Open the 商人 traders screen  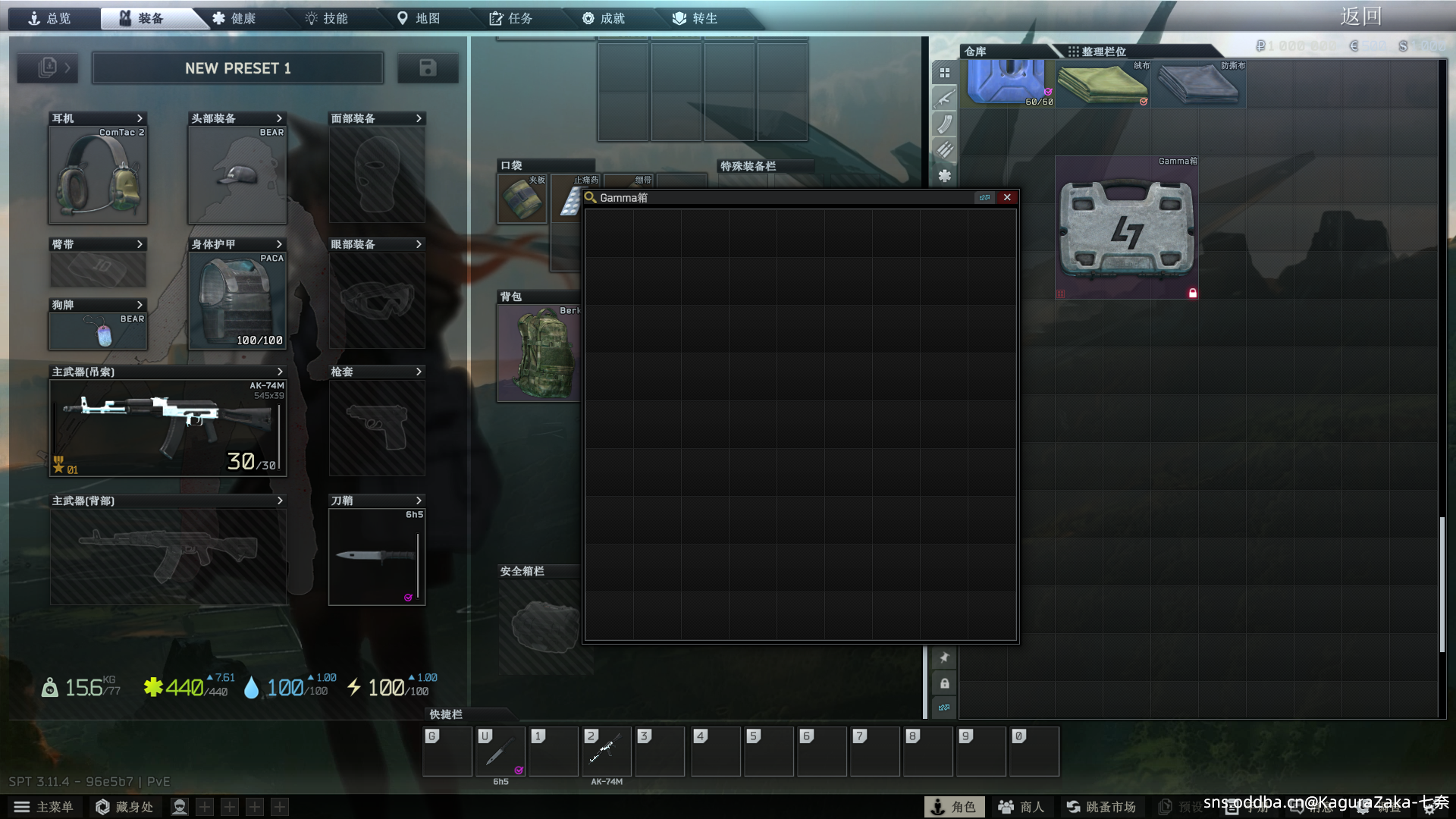tap(1021, 807)
